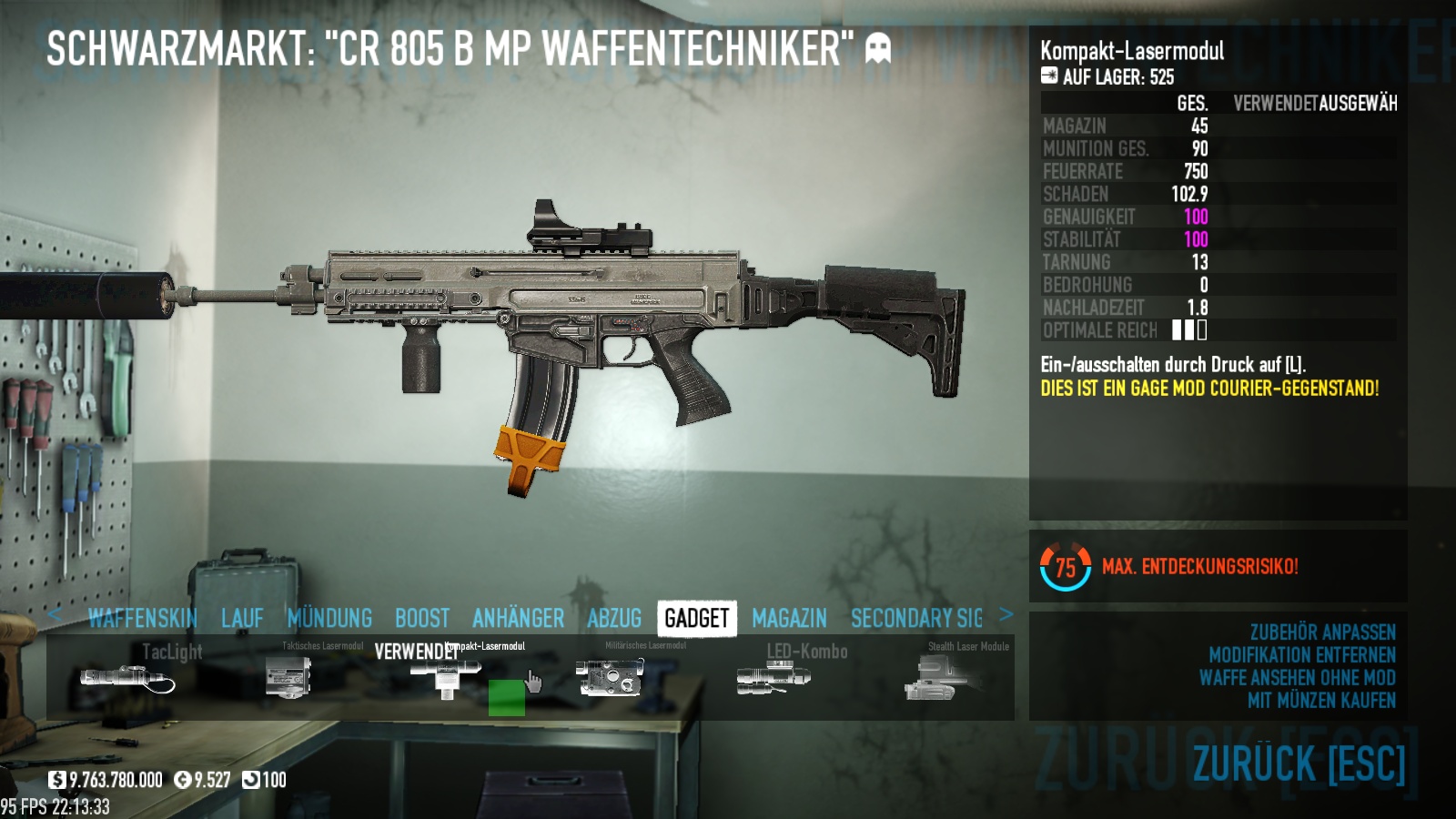
Task: Open the Secondary Sight tab
Action: coord(916,619)
